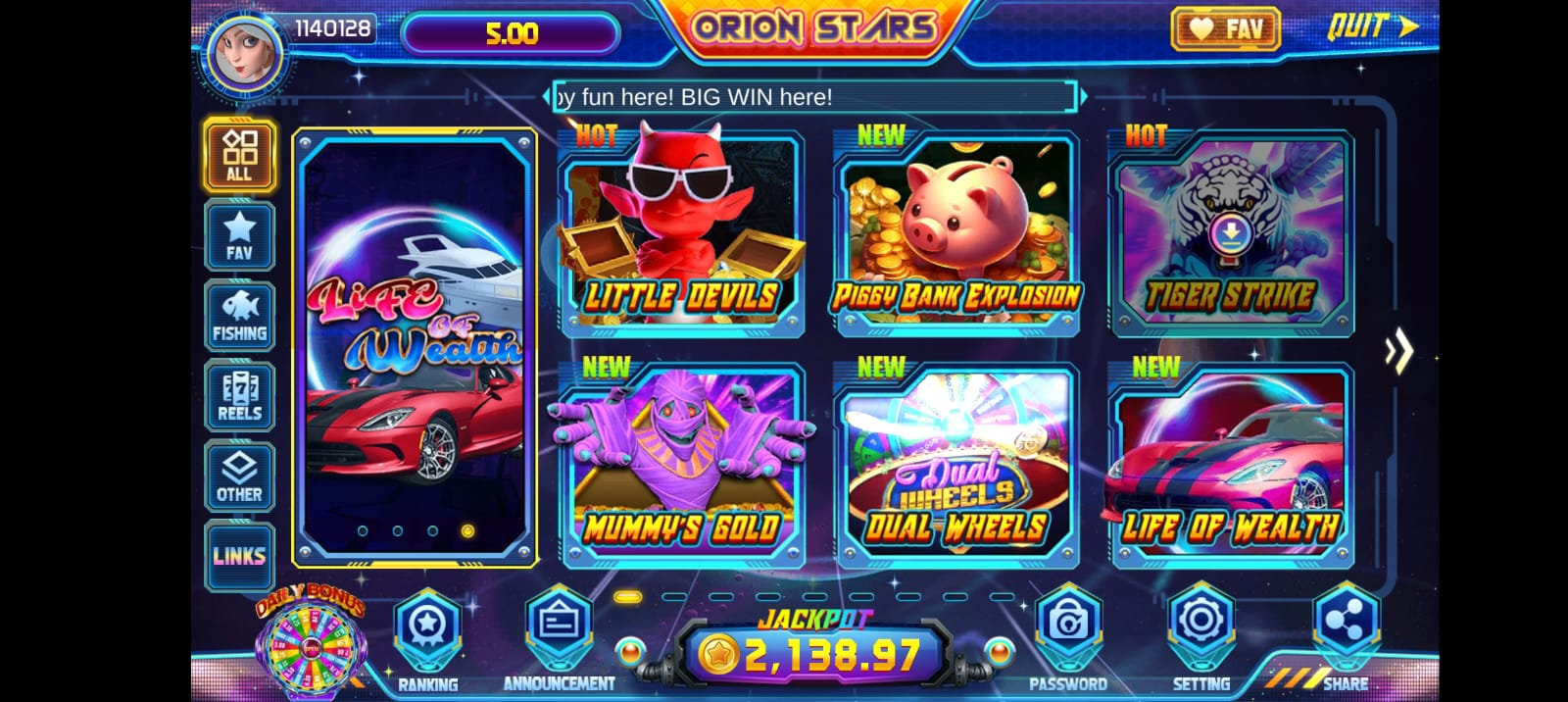Screen dimensions: 1568x702
Task: Show the ALL games category
Action: 239,155
